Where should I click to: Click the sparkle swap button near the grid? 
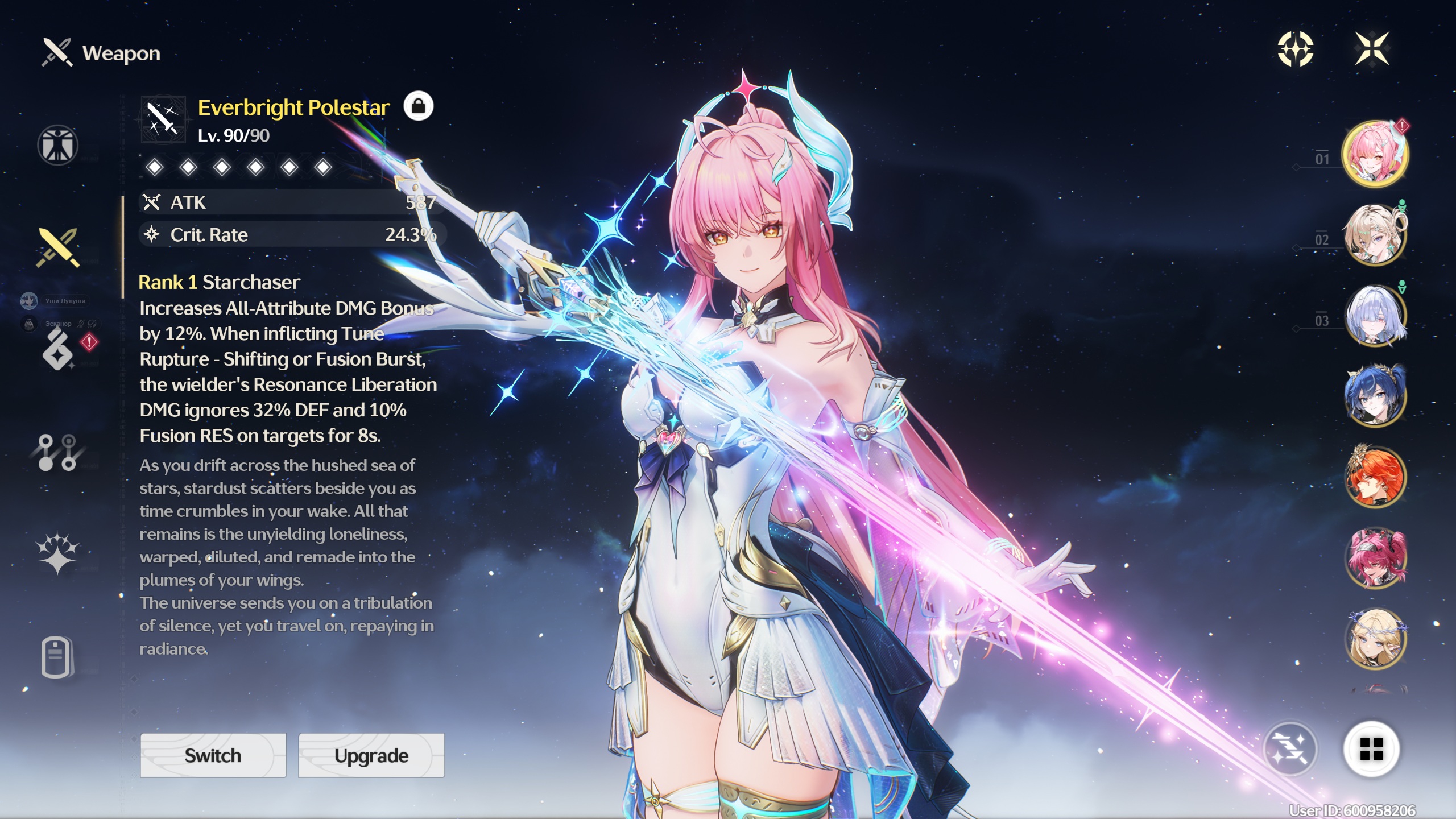click(1290, 749)
